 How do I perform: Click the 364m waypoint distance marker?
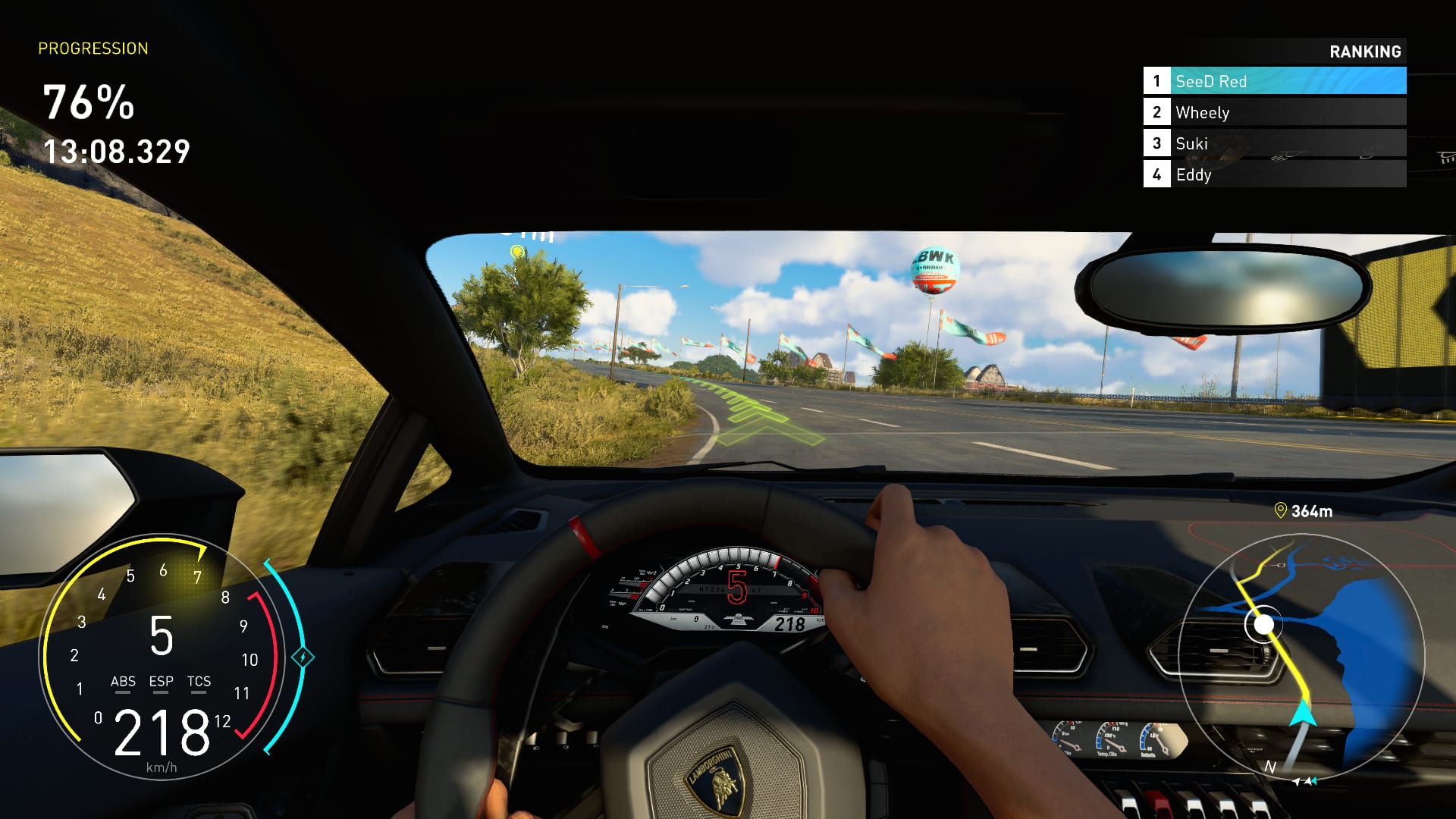(1304, 511)
